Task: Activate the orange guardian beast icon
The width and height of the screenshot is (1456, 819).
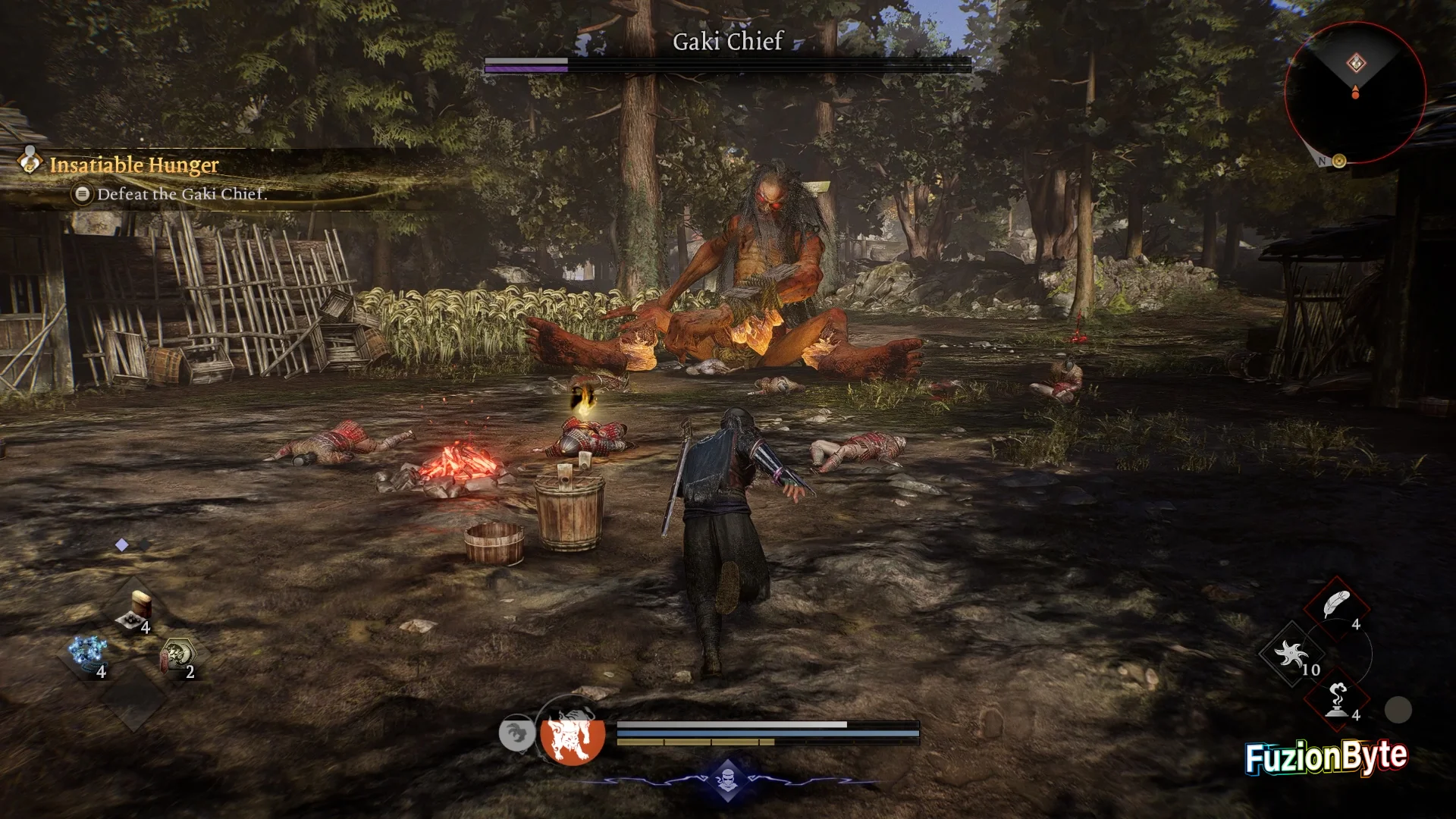Action: pos(573,733)
